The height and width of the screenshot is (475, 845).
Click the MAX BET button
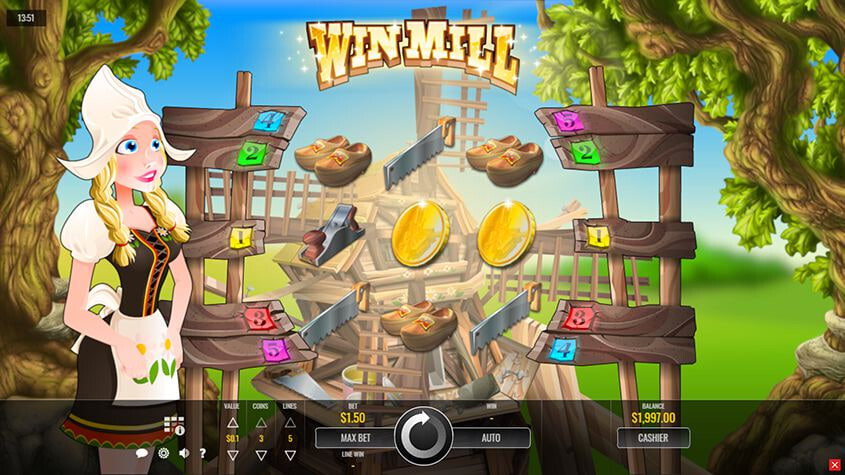pos(355,437)
